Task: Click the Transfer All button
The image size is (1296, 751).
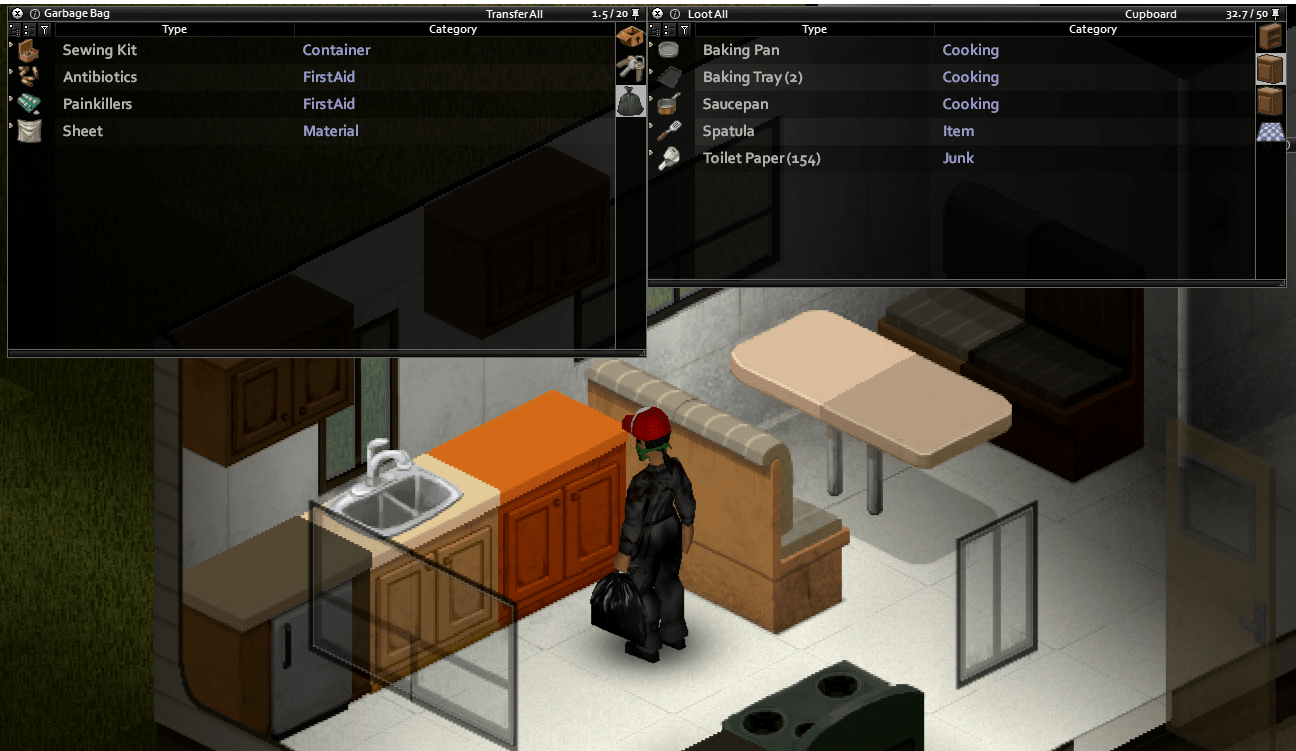Action: point(514,13)
